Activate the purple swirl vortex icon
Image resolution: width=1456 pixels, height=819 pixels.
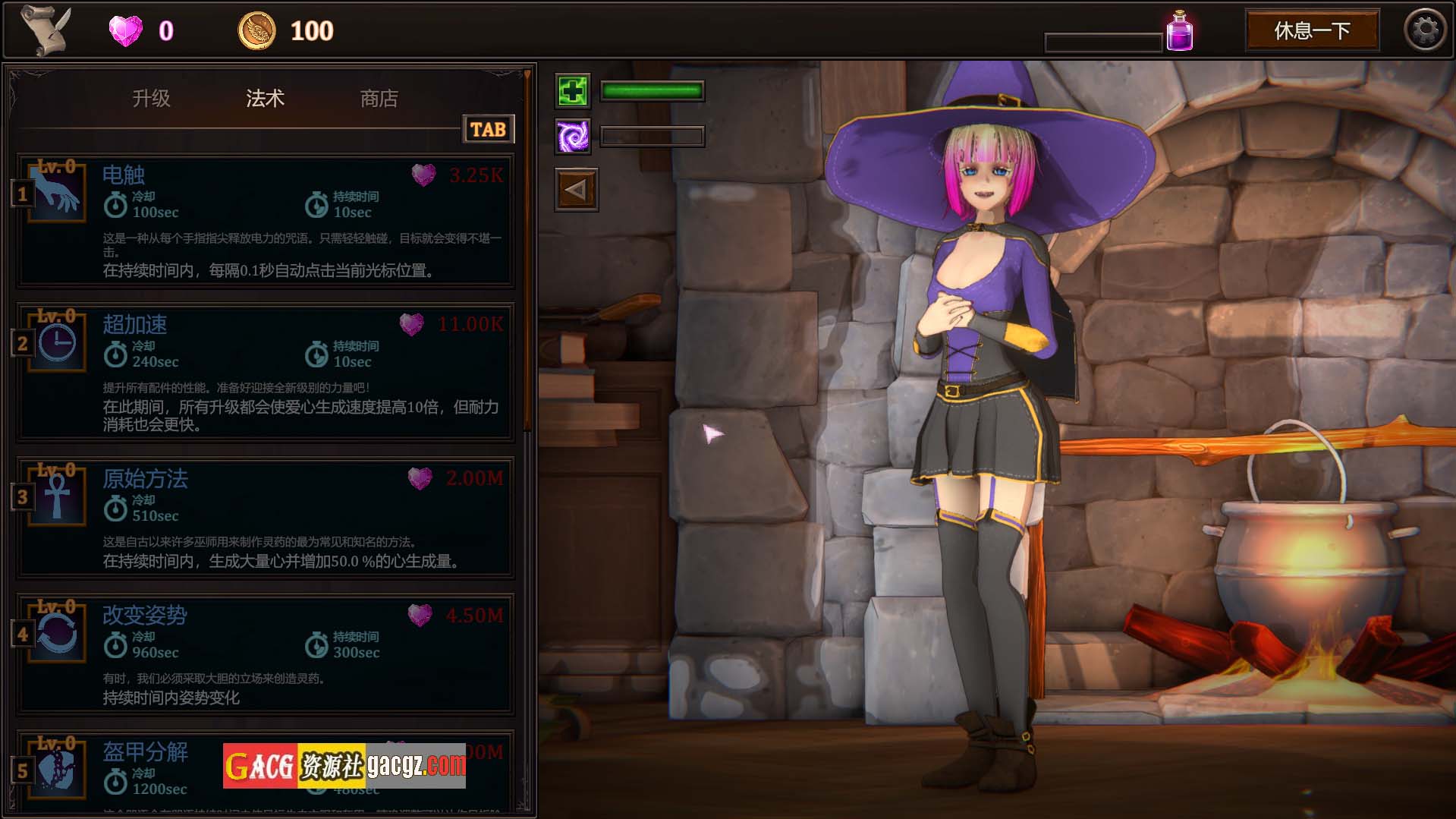pyautogui.click(x=573, y=137)
